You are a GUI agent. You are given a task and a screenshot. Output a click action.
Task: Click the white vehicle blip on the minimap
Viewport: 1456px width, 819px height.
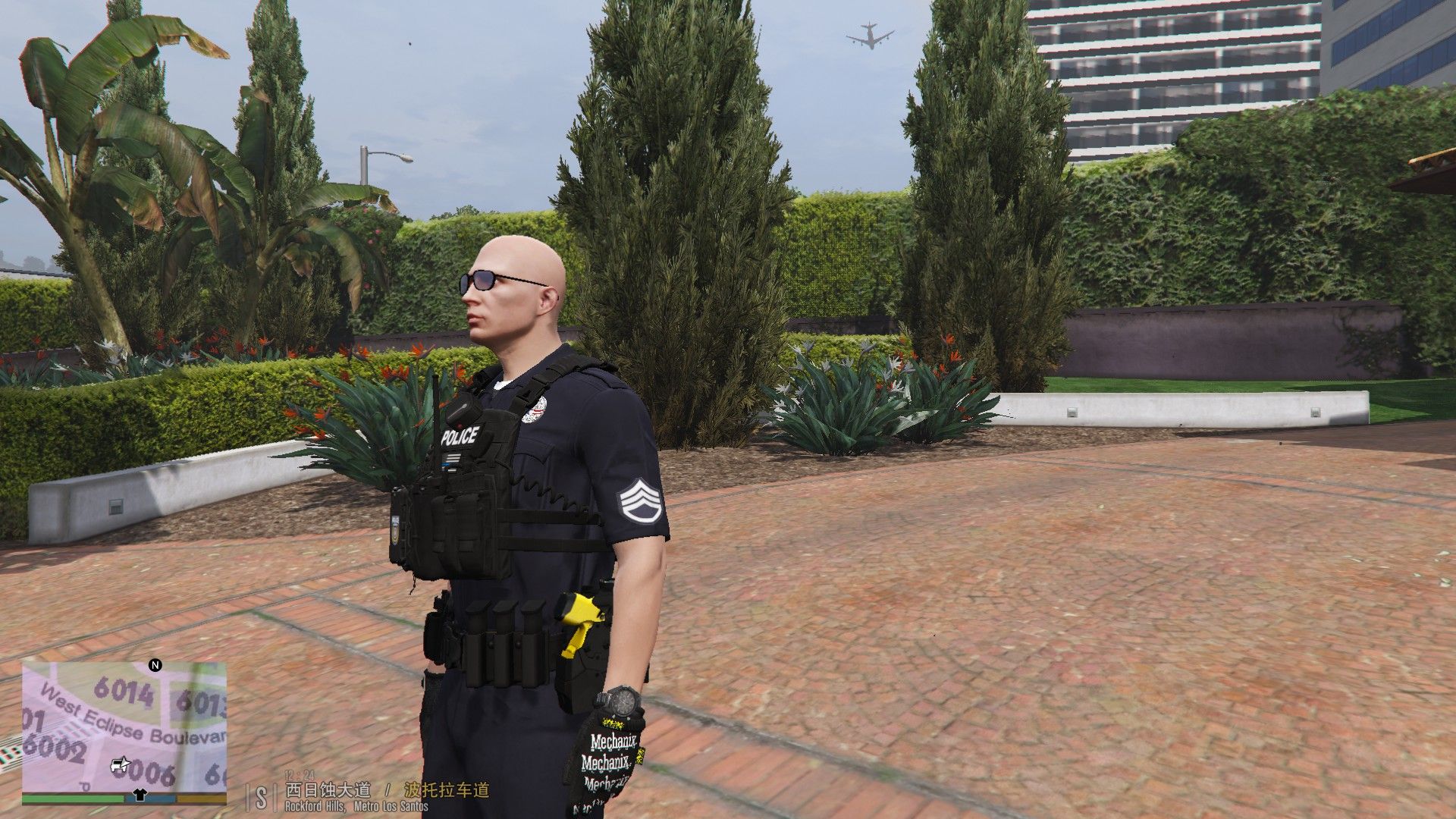120,764
